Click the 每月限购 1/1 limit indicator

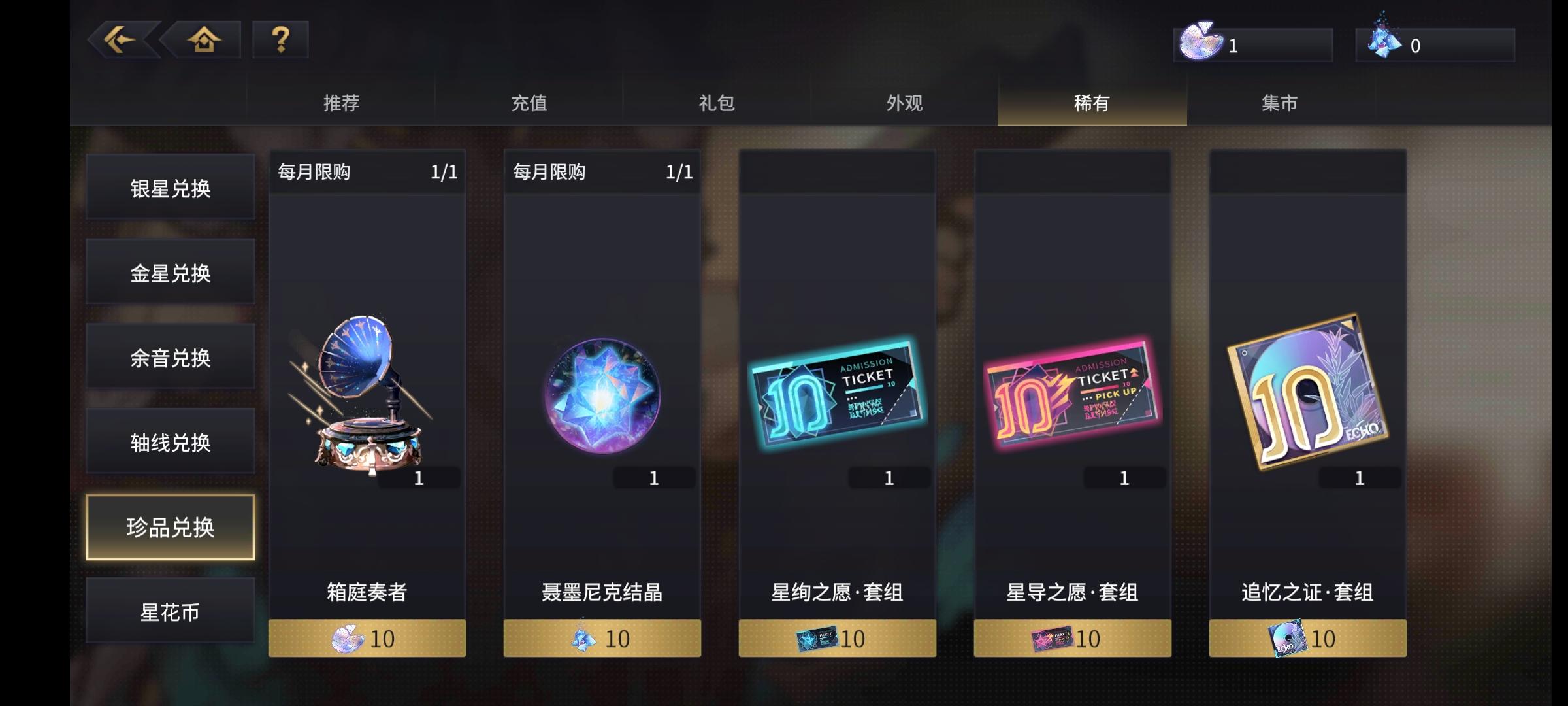coord(366,172)
